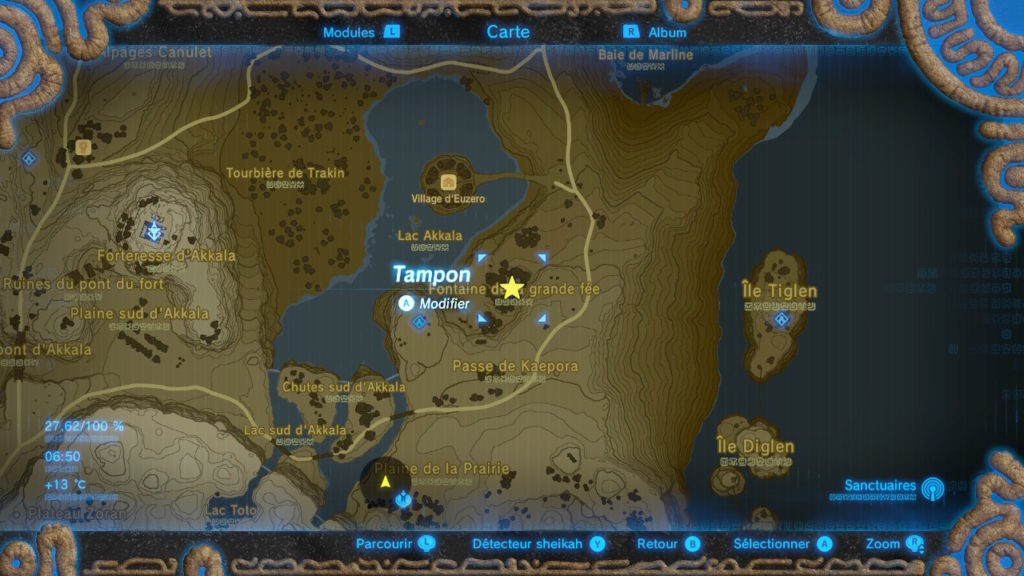The height and width of the screenshot is (576, 1024).
Task: Click the yellow star stamp marker
Action: tap(512, 288)
